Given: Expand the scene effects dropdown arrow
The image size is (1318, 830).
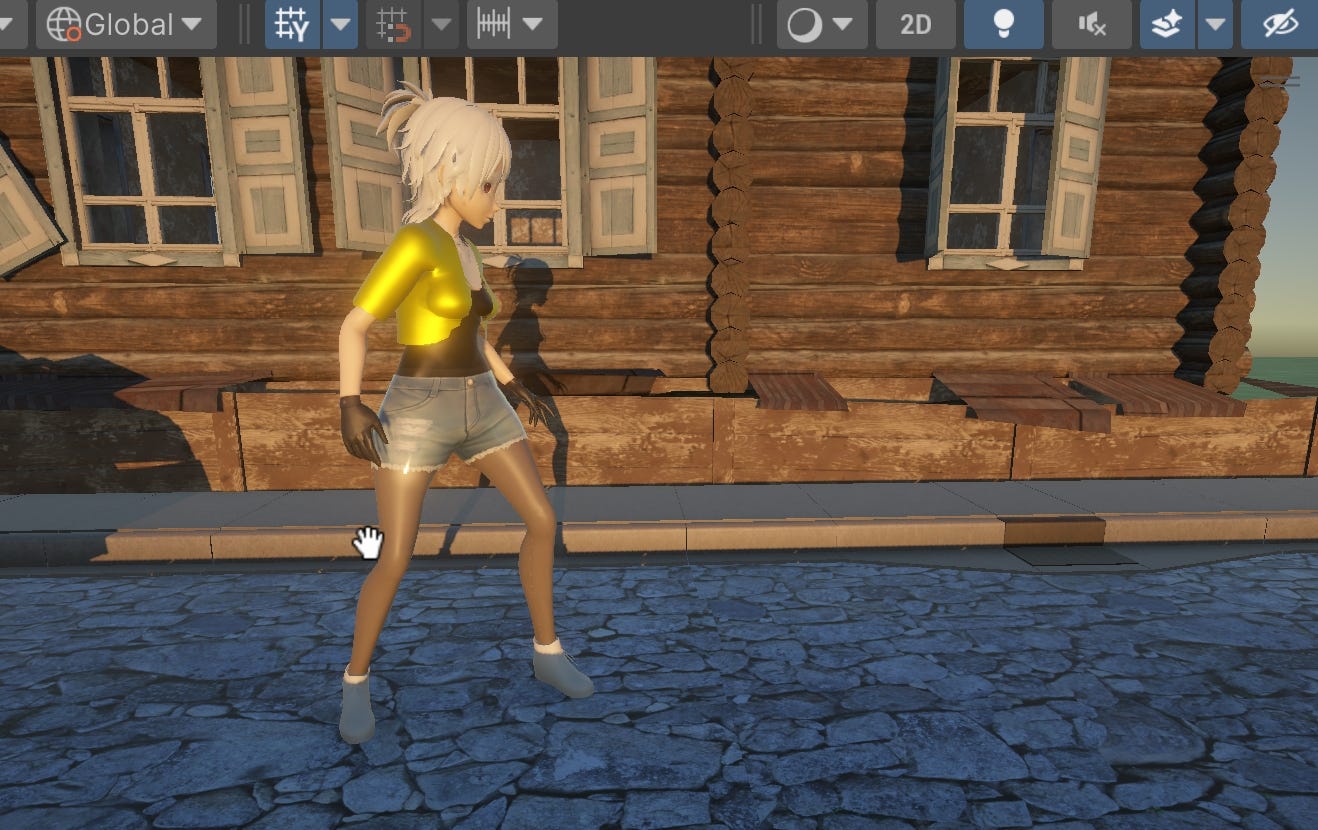Looking at the screenshot, I should pyautogui.click(x=1215, y=24).
